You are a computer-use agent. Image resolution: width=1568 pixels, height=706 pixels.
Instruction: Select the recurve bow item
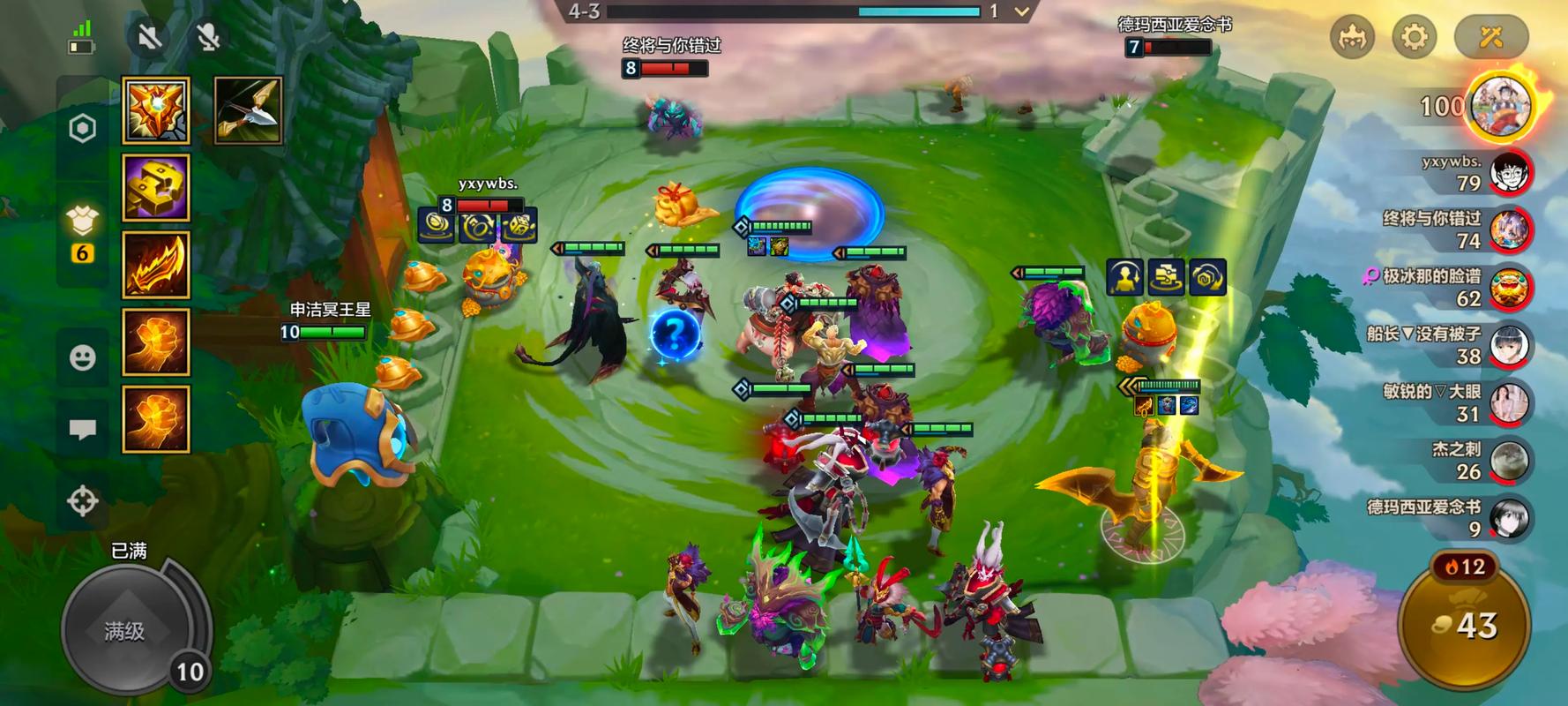click(248, 110)
